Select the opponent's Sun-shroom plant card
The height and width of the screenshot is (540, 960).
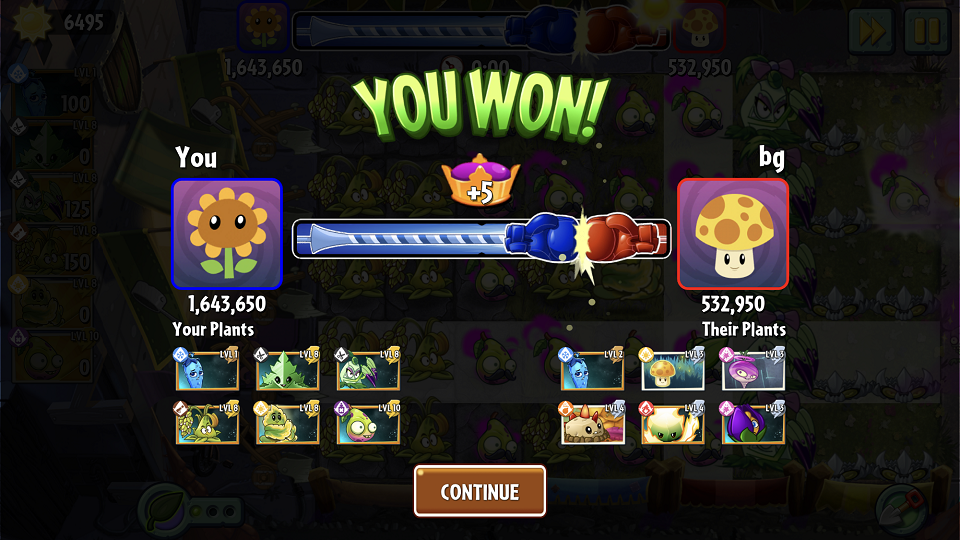pos(672,370)
